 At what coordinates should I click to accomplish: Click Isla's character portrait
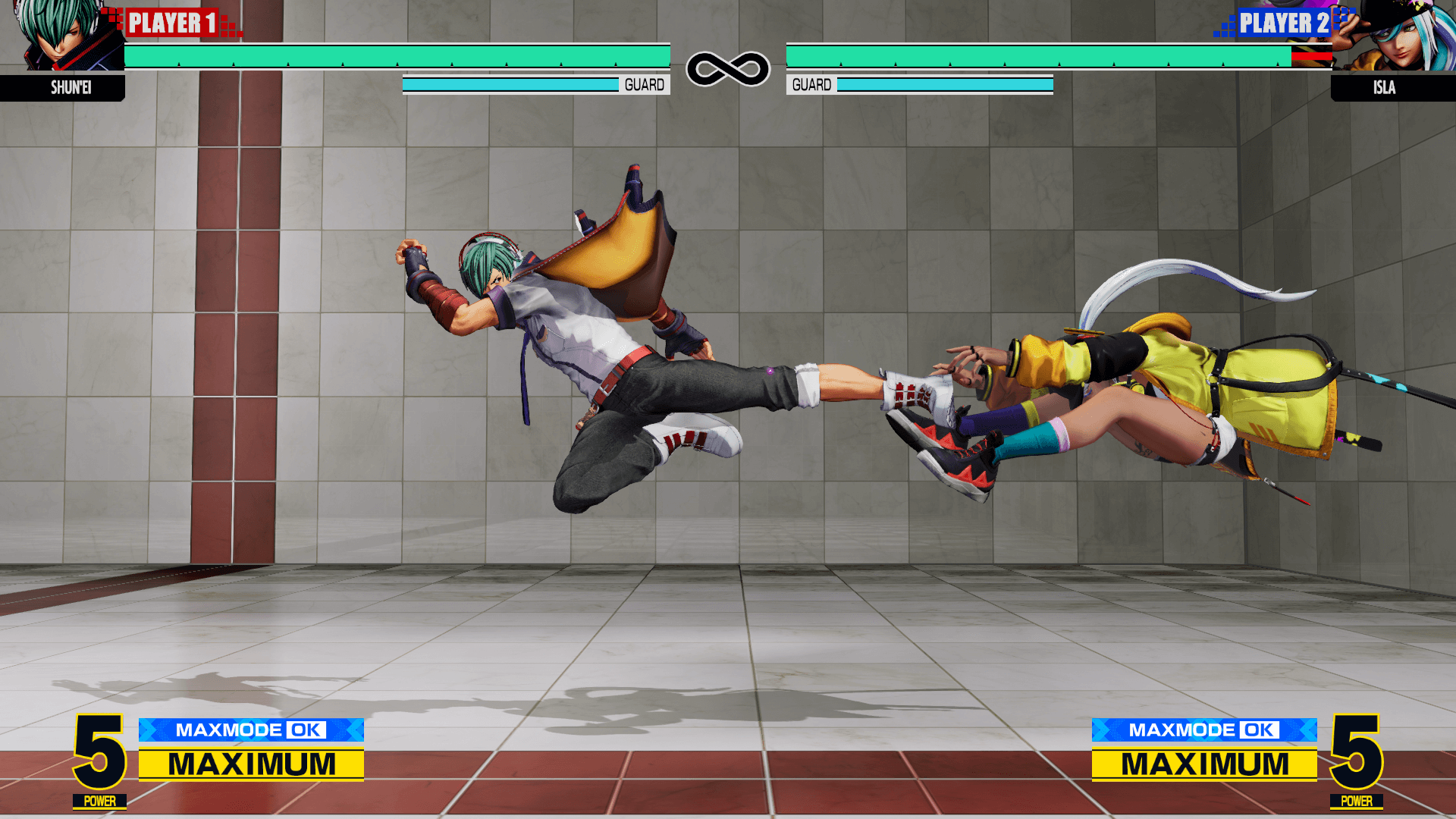(x=1394, y=36)
